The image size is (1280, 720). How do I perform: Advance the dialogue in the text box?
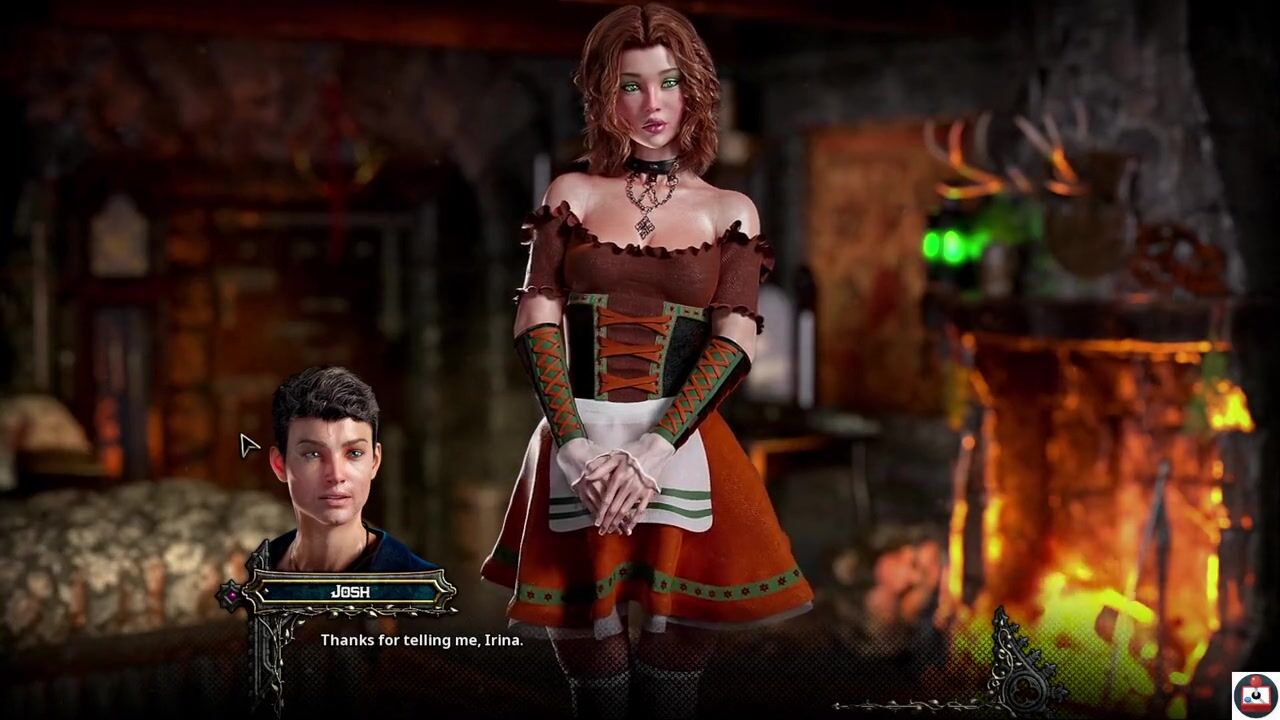pos(421,640)
